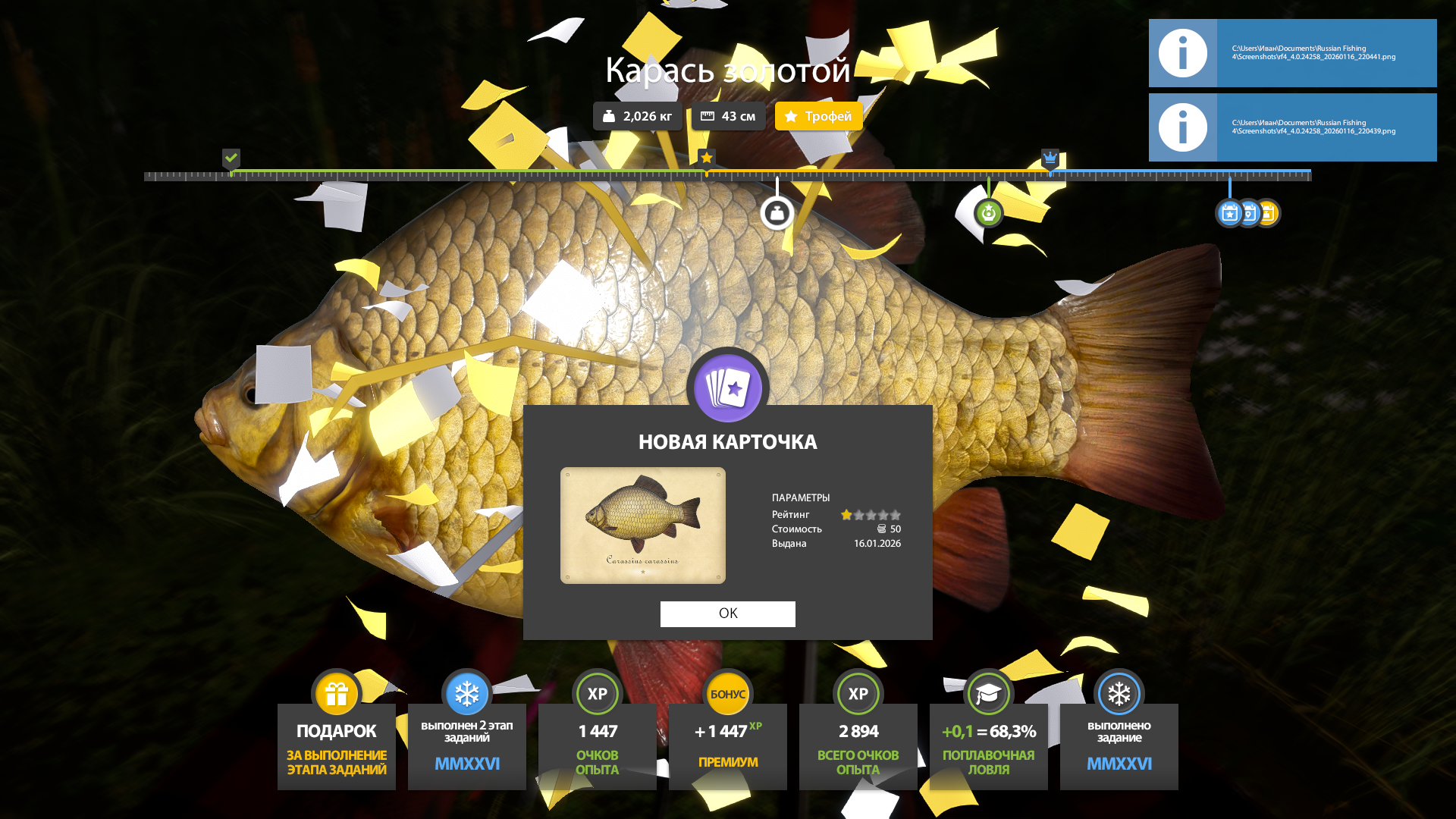Open the Подарок gift reward tile
1456x819 pixels.
[x=337, y=736]
